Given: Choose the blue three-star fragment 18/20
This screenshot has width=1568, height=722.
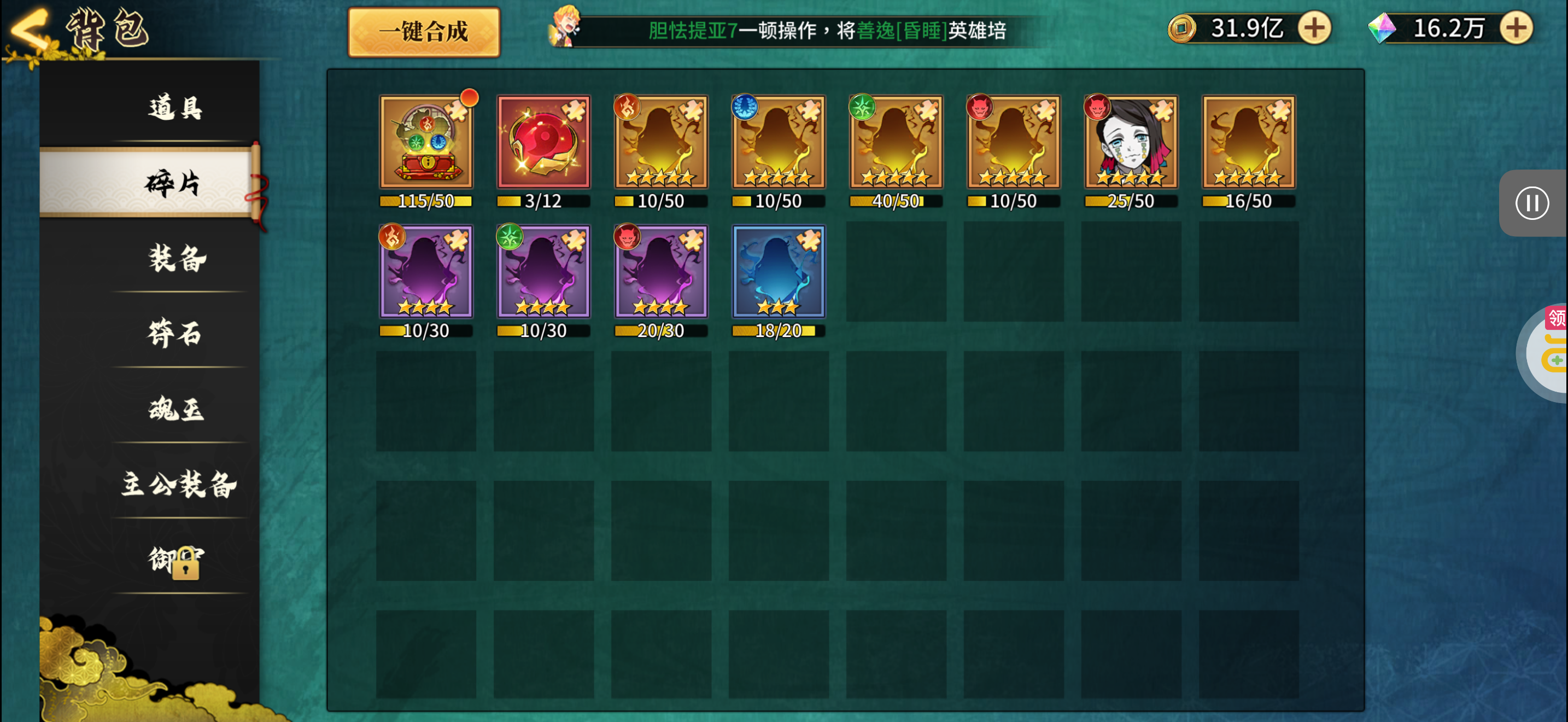Looking at the screenshot, I should click(x=779, y=272).
